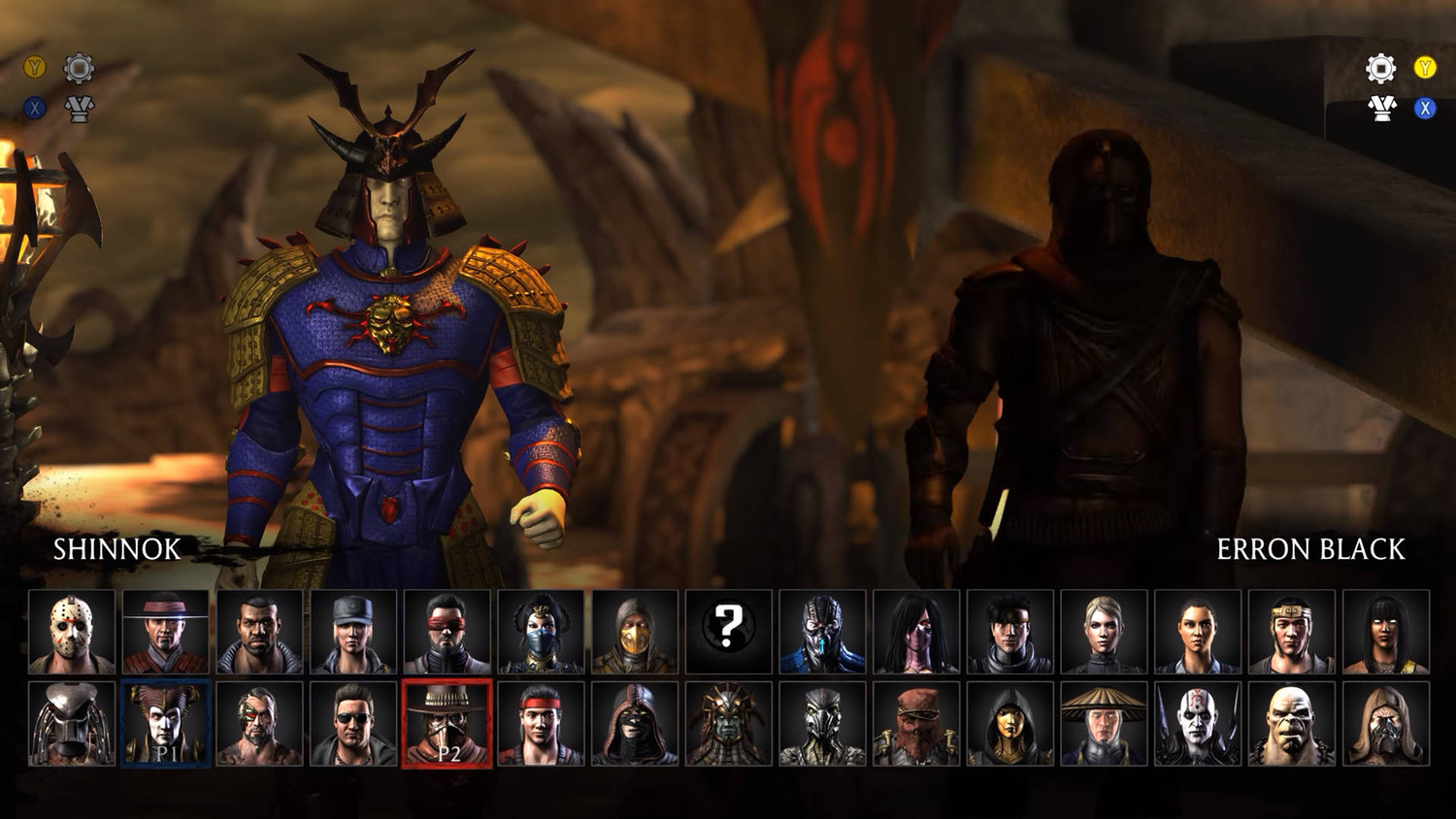Choose Sub-Zero's portrait
Screen dimensions: 1456x819
click(x=822, y=632)
